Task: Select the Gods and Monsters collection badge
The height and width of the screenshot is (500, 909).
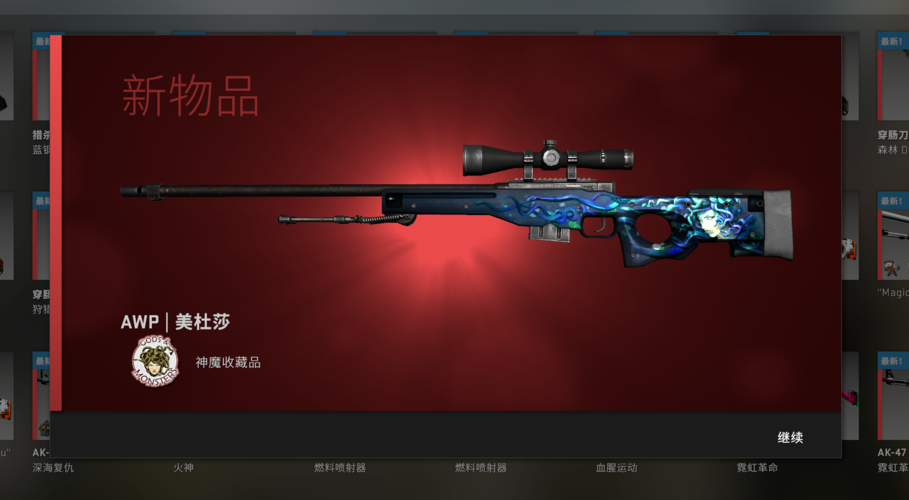Action: click(154, 362)
